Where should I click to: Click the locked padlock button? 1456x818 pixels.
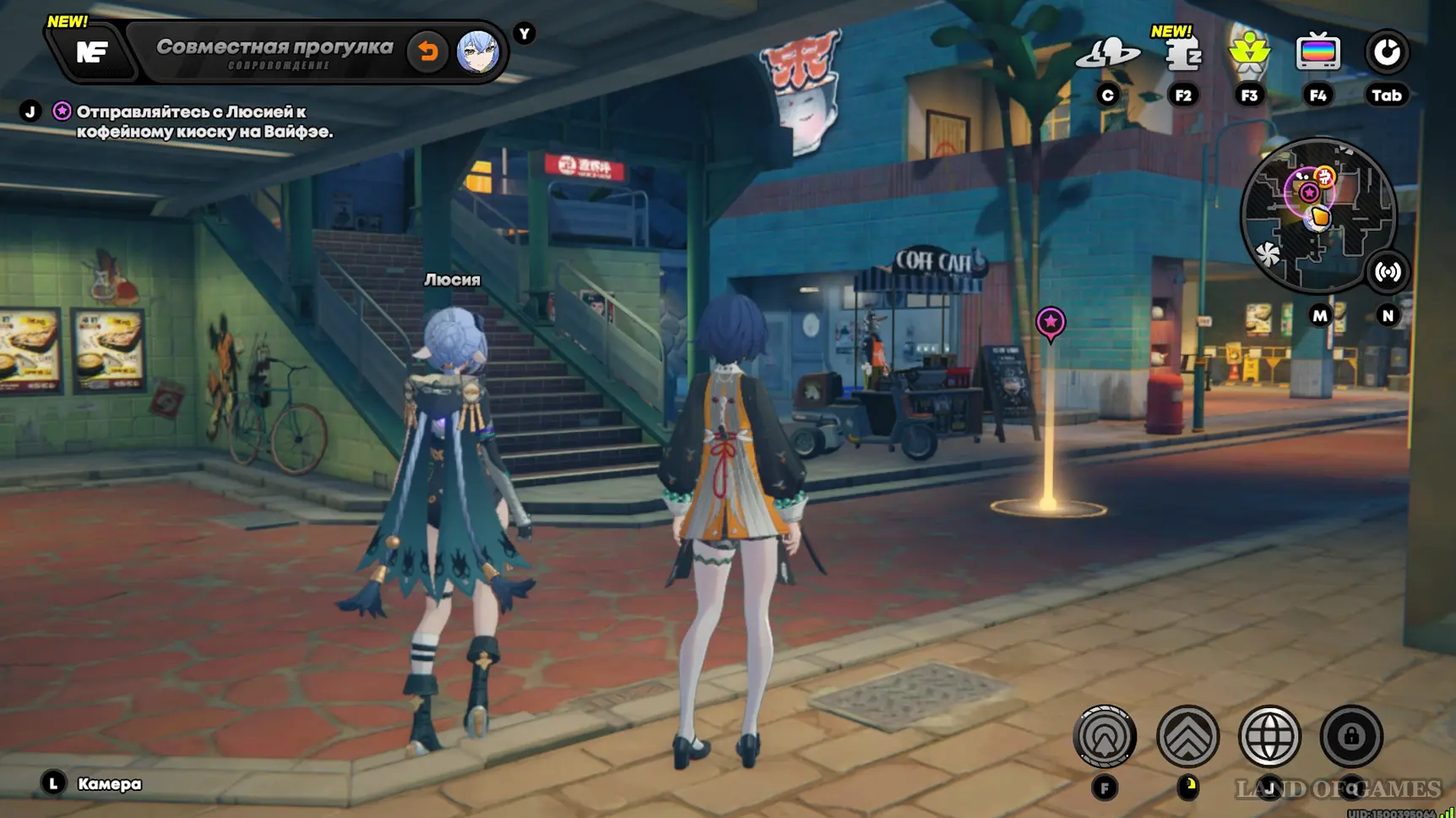[1351, 737]
